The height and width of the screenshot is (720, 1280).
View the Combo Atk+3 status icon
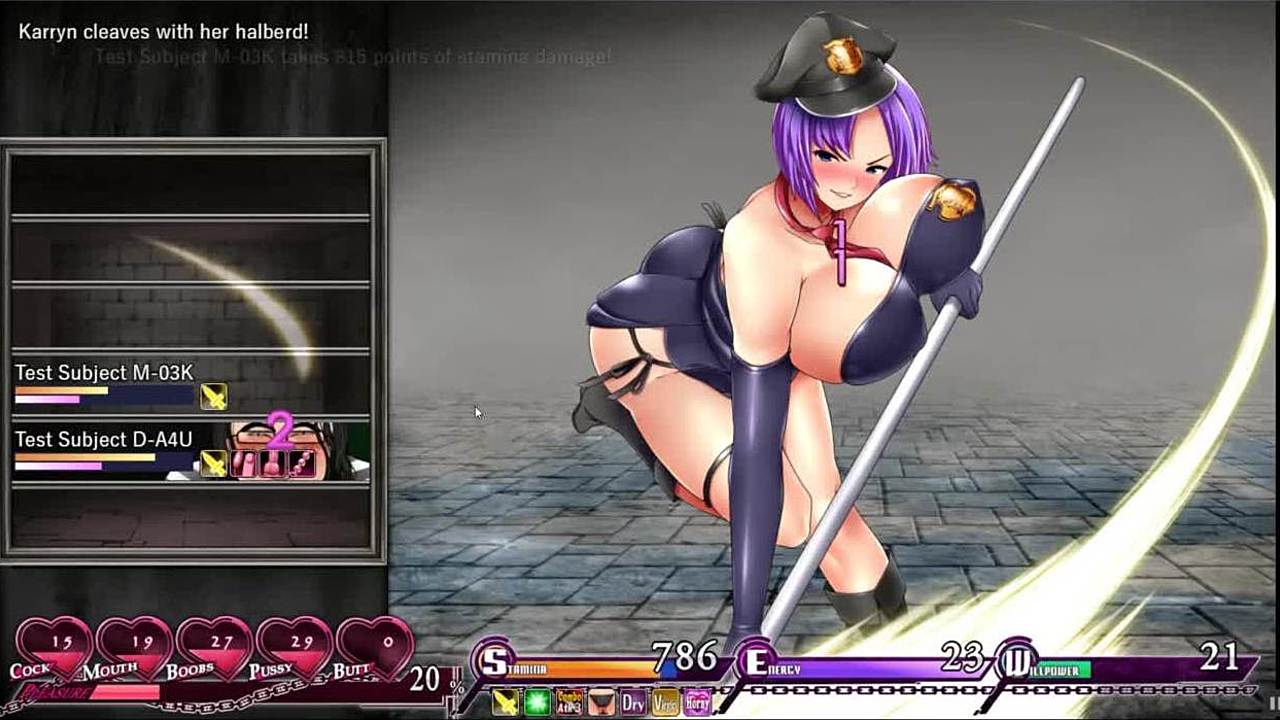coord(569,702)
